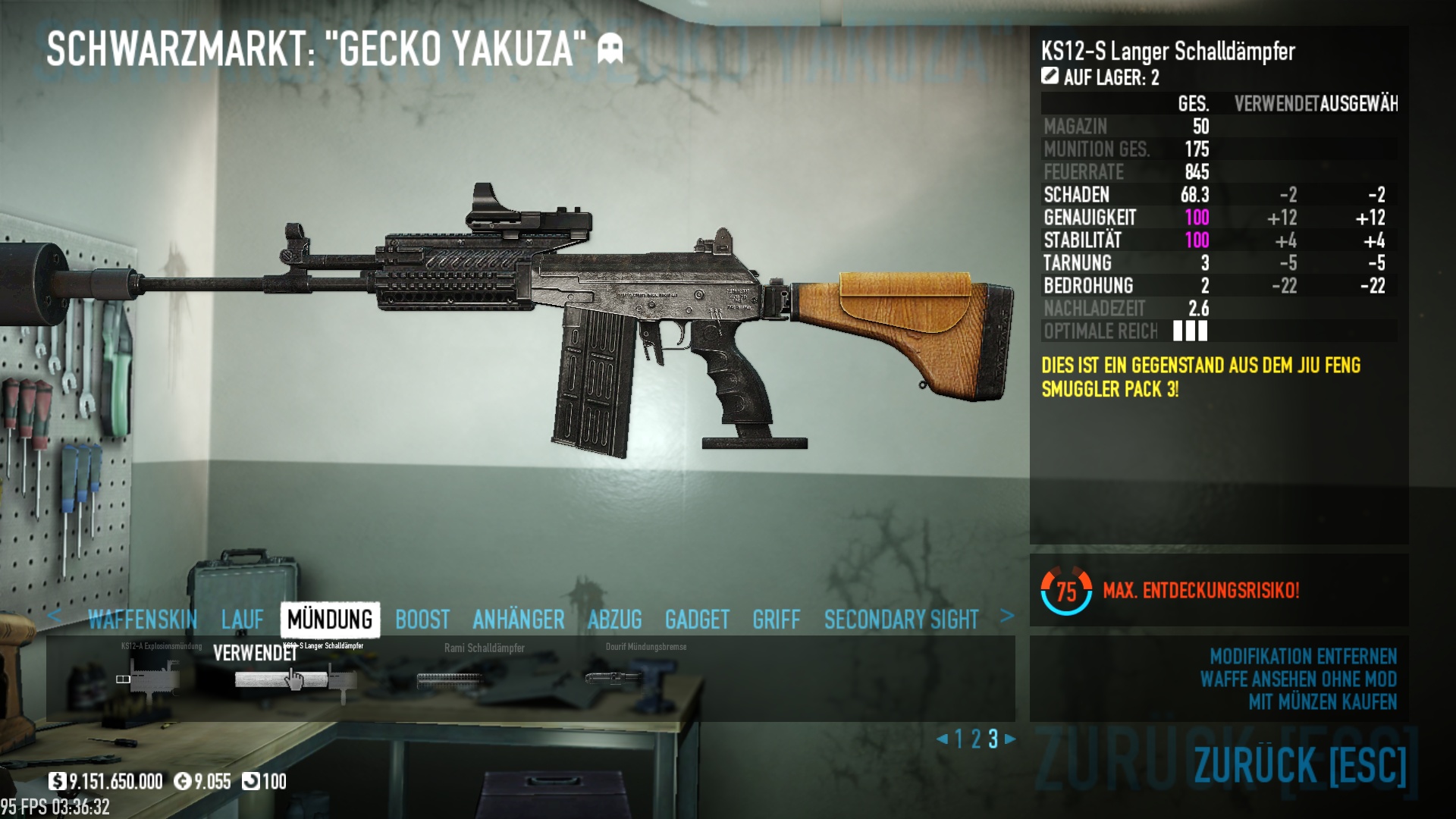Image resolution: width=1456 pixels, height=819 pixels.
Task: Show the Gadget modifications
Action: pos(697,620)
